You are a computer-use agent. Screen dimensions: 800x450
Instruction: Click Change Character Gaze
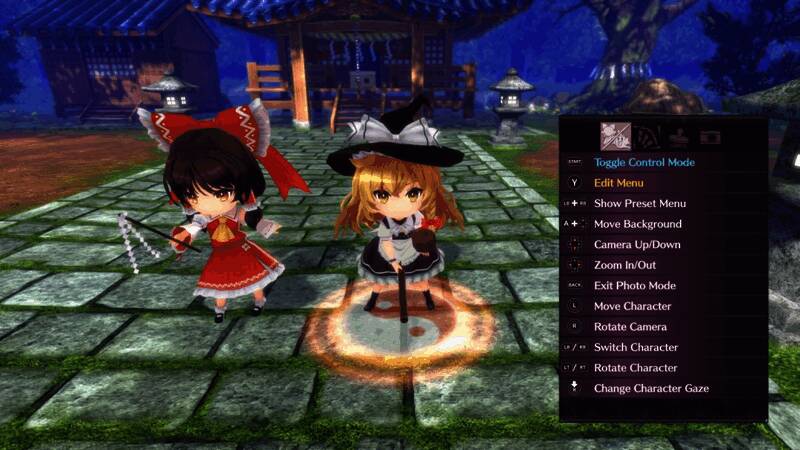[651, 388]
